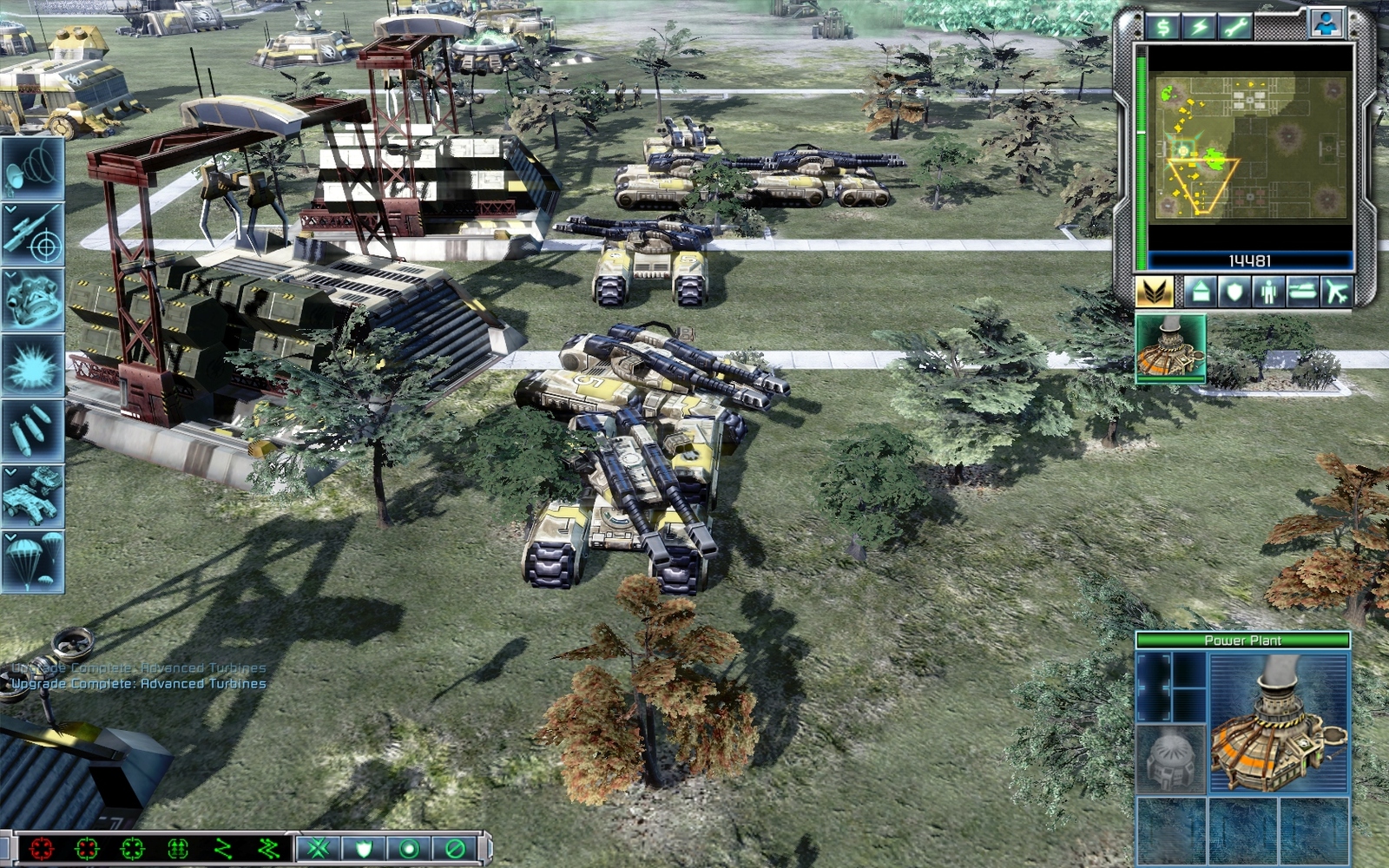Switch to the aircraft production tab

[1337, 292]
